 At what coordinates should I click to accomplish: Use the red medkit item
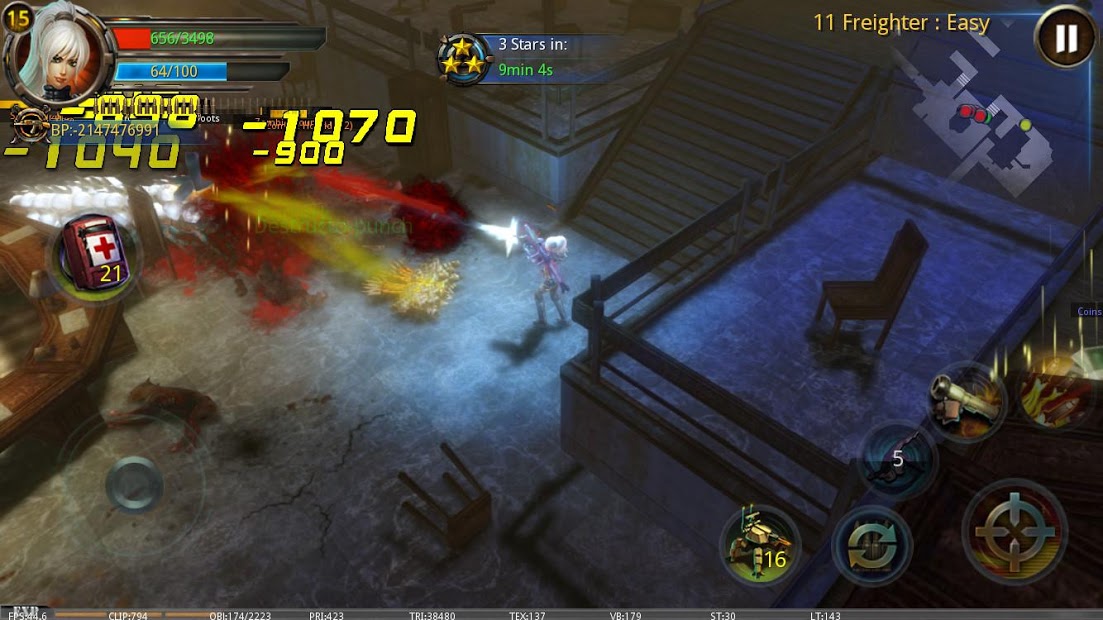(x=94, y=254)
